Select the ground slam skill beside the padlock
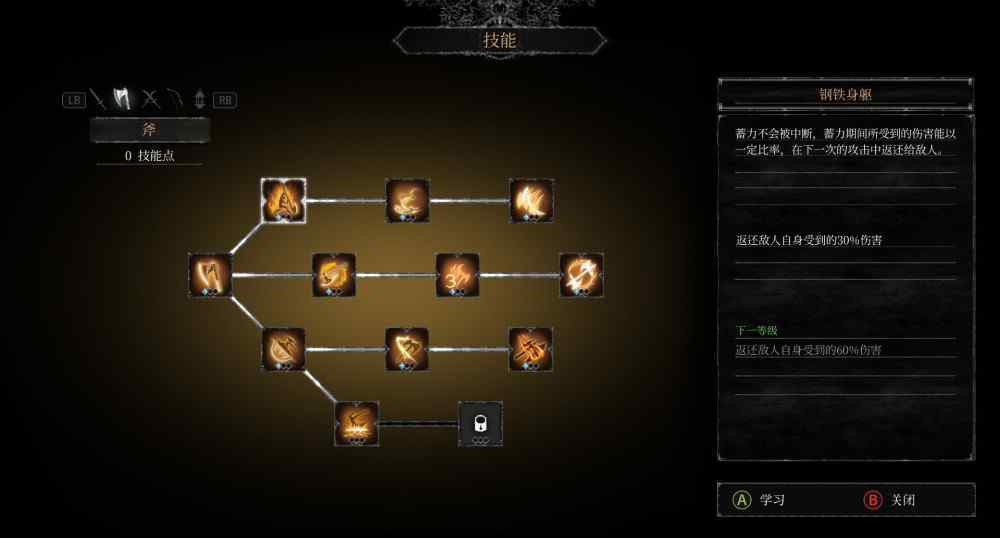The image size is (1000, 538). (357, 423)
